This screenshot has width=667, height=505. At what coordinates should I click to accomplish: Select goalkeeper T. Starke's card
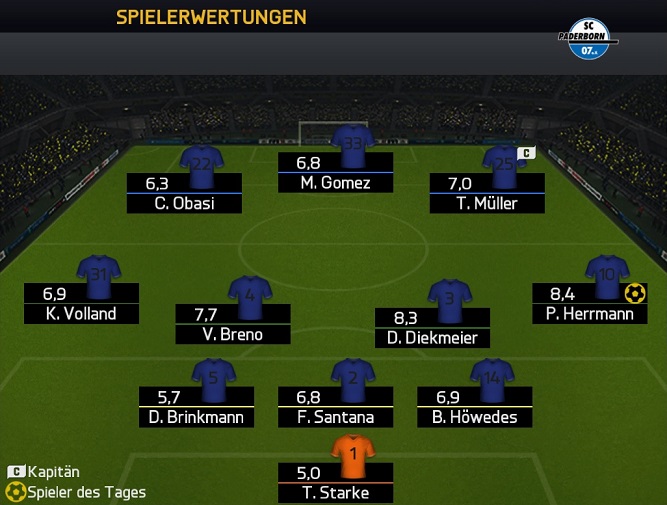coord(335,482)
